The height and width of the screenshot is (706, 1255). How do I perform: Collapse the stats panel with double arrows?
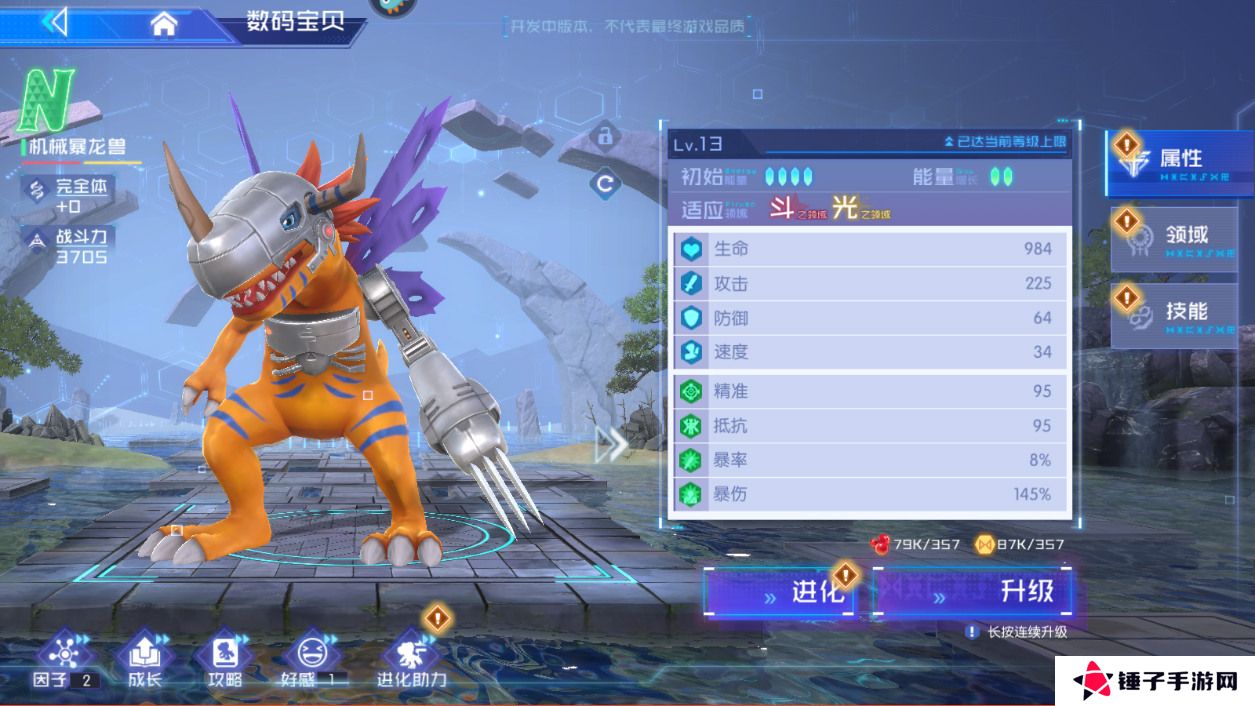[x=611, y=445]
